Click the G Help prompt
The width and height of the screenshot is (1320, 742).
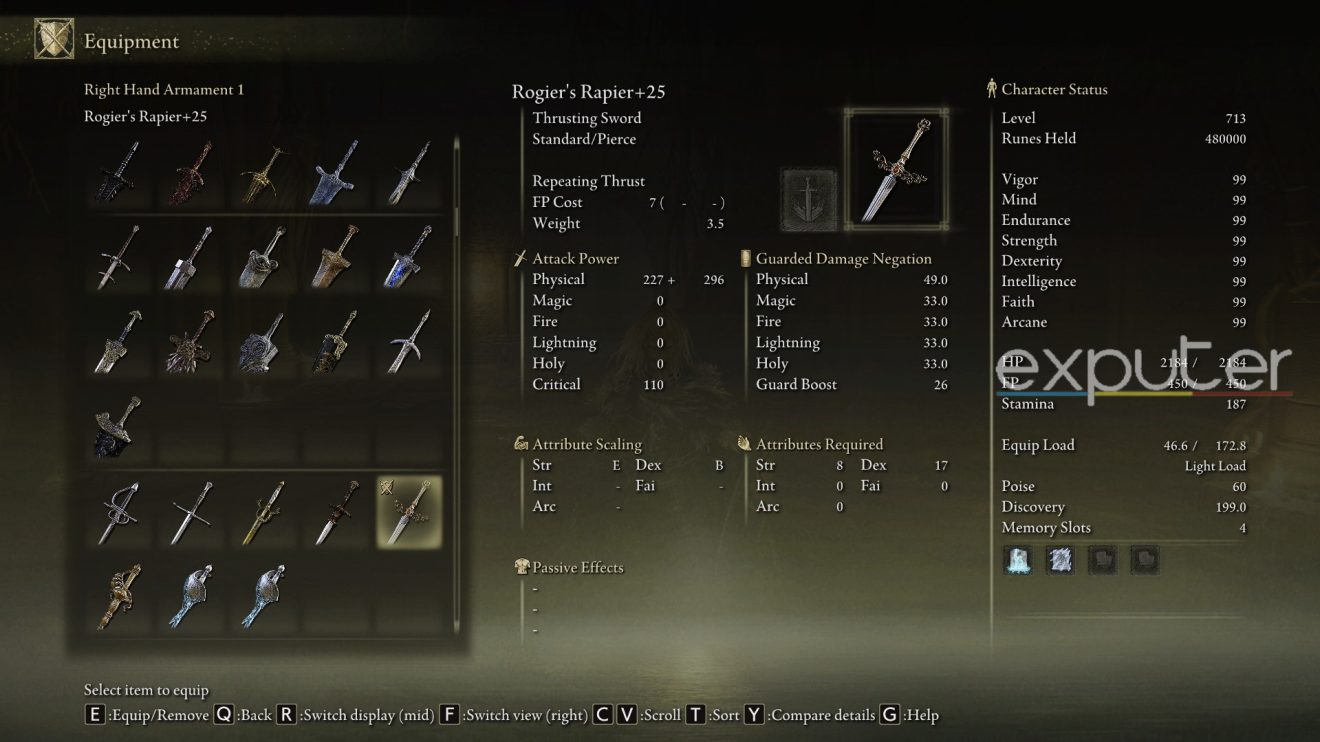(x=888, y=715)
